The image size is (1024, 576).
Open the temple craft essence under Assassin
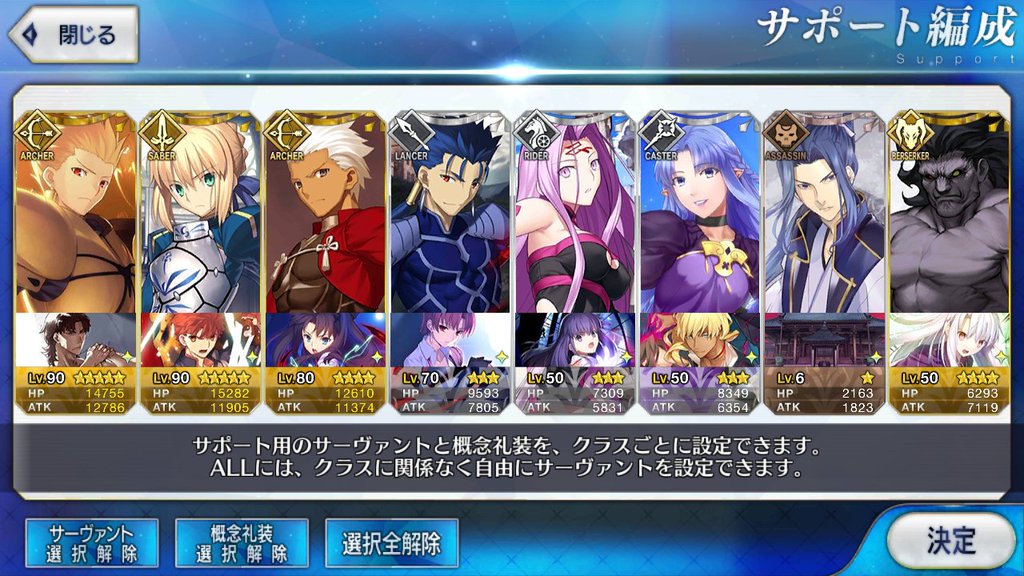(x=824, y=340)
